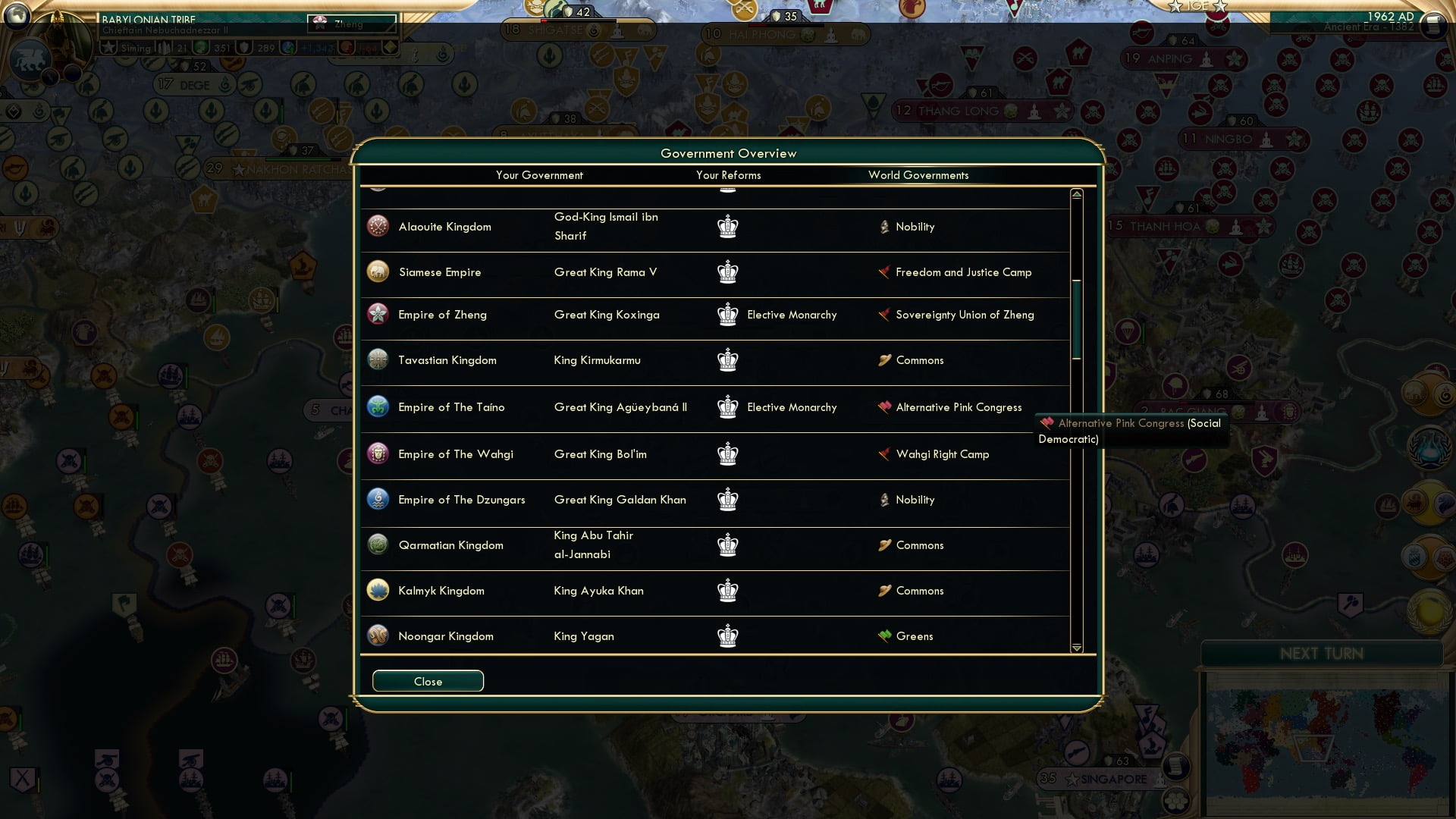This screenshot has height=819, width=1456.
Task: Click the Kalmyk Kingdom lotus emblem
Action: coord(377,590)
